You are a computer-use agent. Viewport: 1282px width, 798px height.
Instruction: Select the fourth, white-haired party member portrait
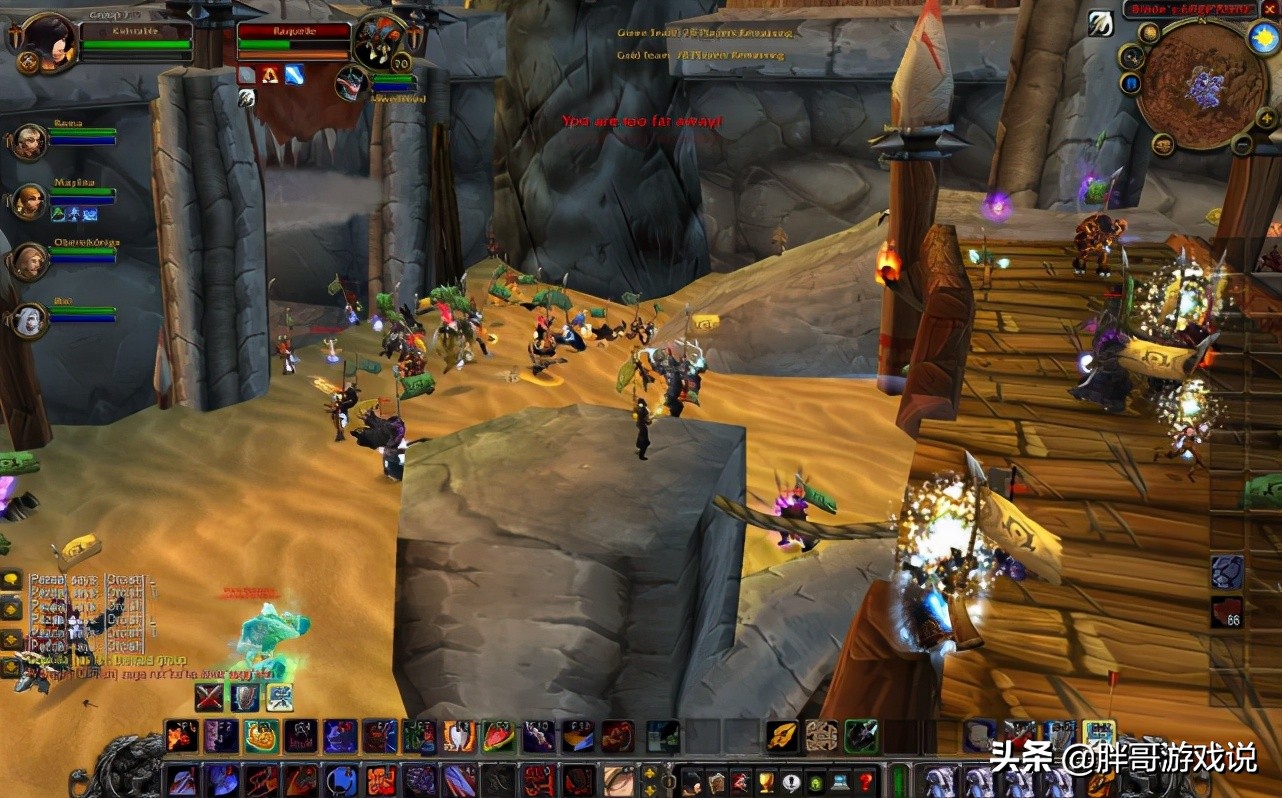[x=28, y=319]
